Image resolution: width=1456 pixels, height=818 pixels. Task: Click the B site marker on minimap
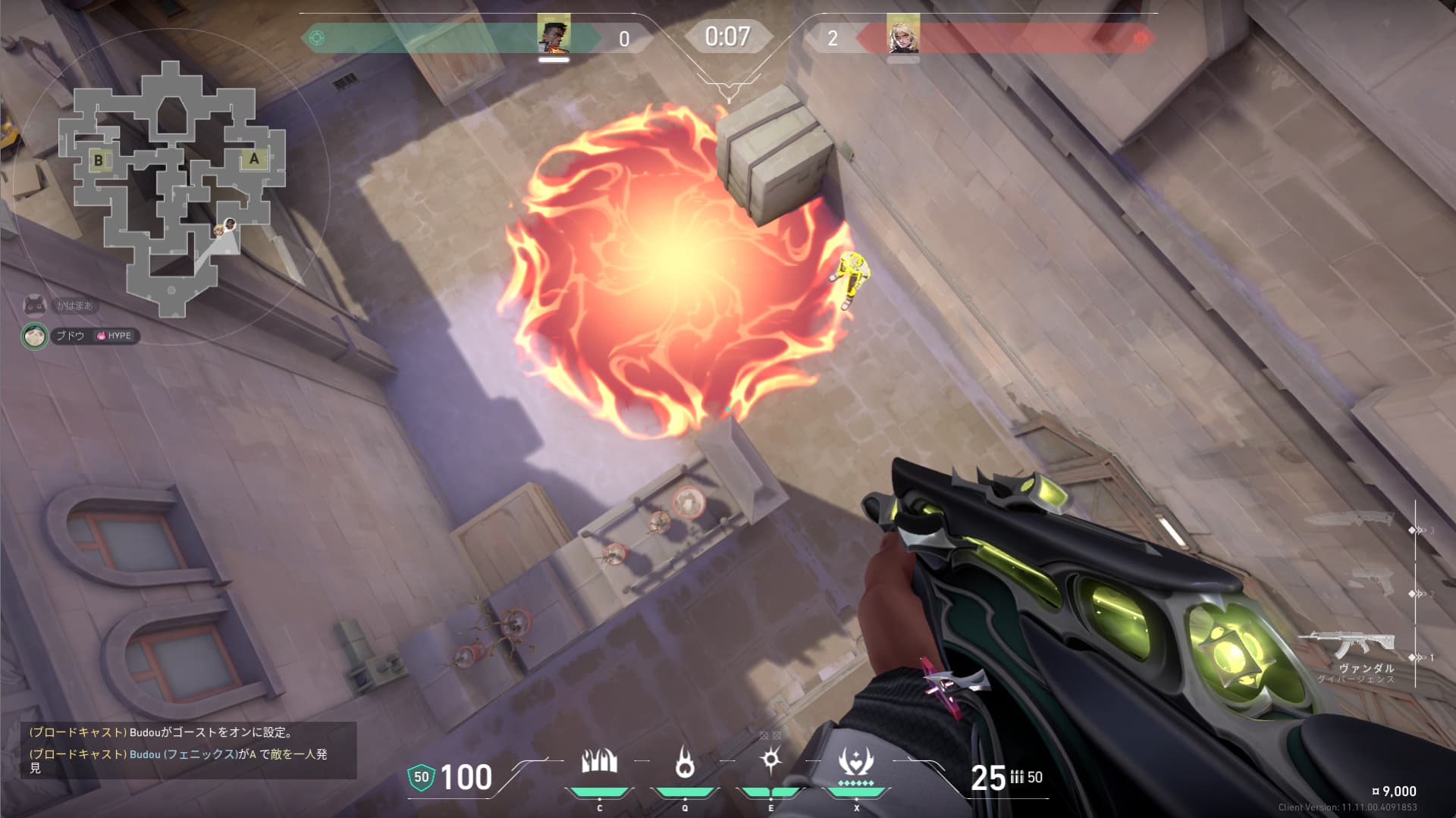pos(99,160)
